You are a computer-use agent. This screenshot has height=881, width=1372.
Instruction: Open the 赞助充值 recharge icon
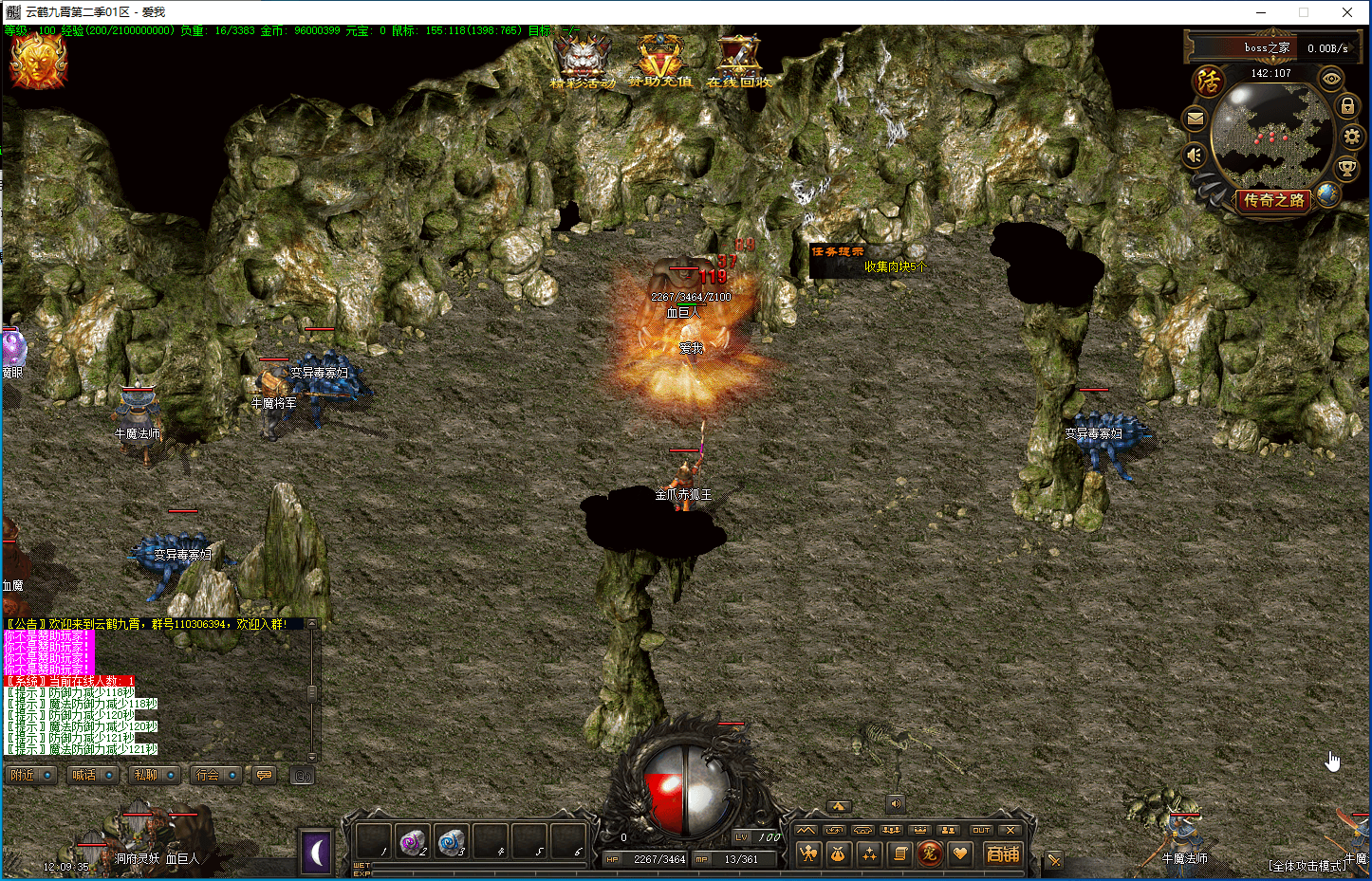pyautogui.click(x=659, y=60)
